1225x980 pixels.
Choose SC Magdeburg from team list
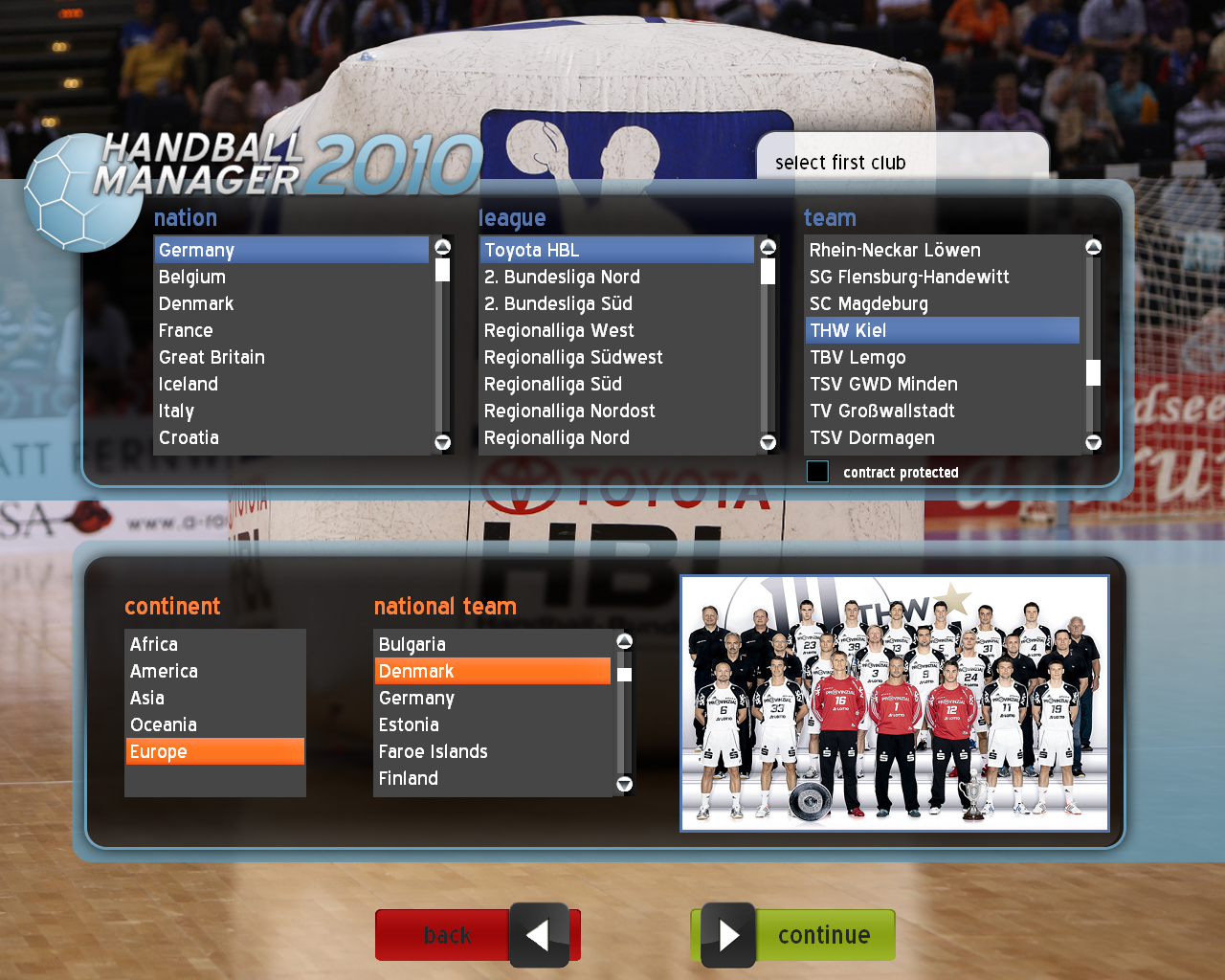[x=869, y=304]
